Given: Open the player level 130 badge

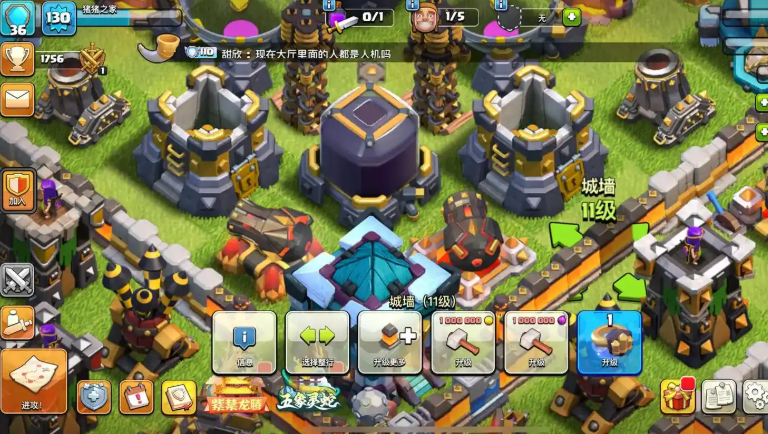Looking at the screenshot, I should [58, 17].
